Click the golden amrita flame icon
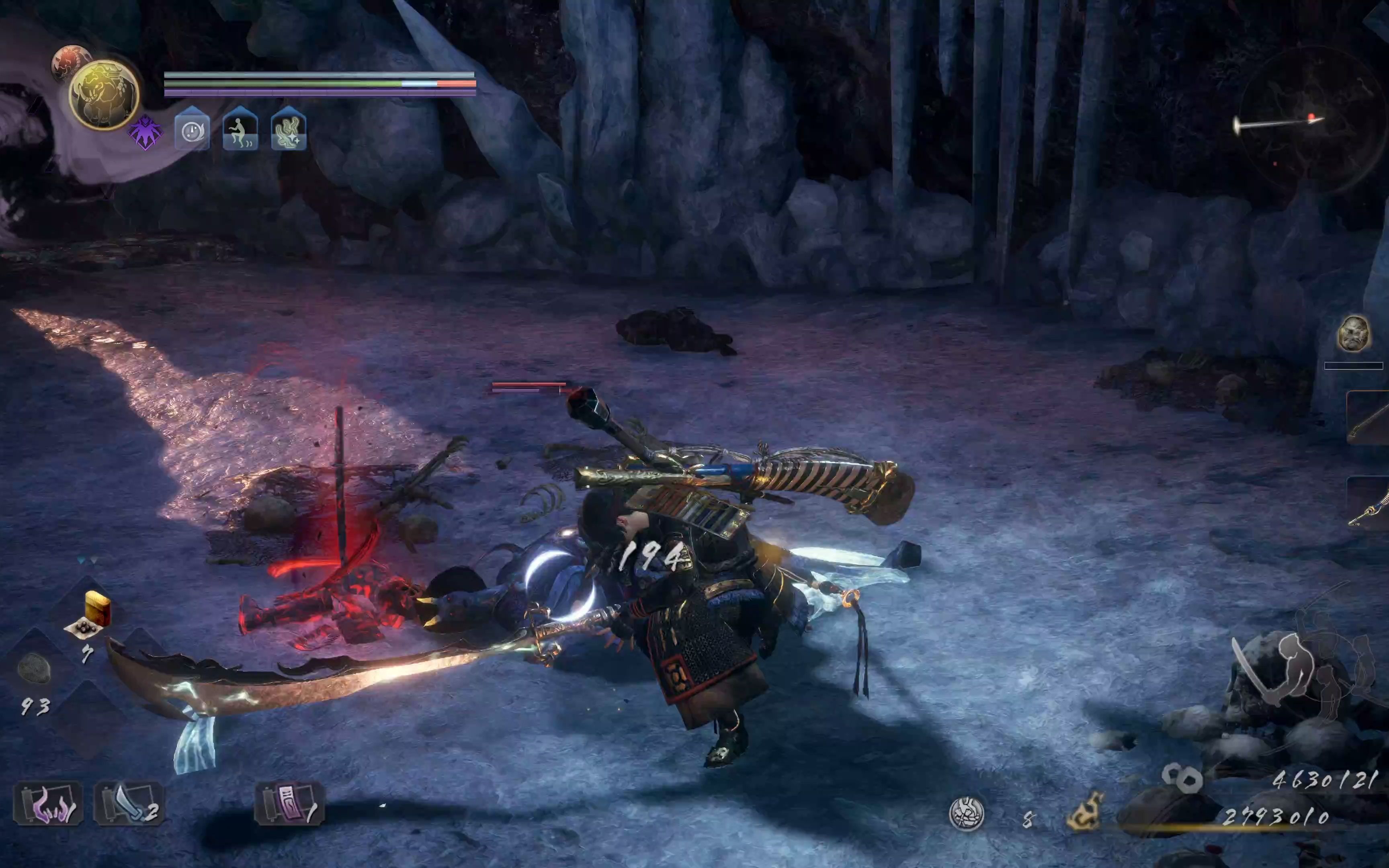 [1085, 811]
